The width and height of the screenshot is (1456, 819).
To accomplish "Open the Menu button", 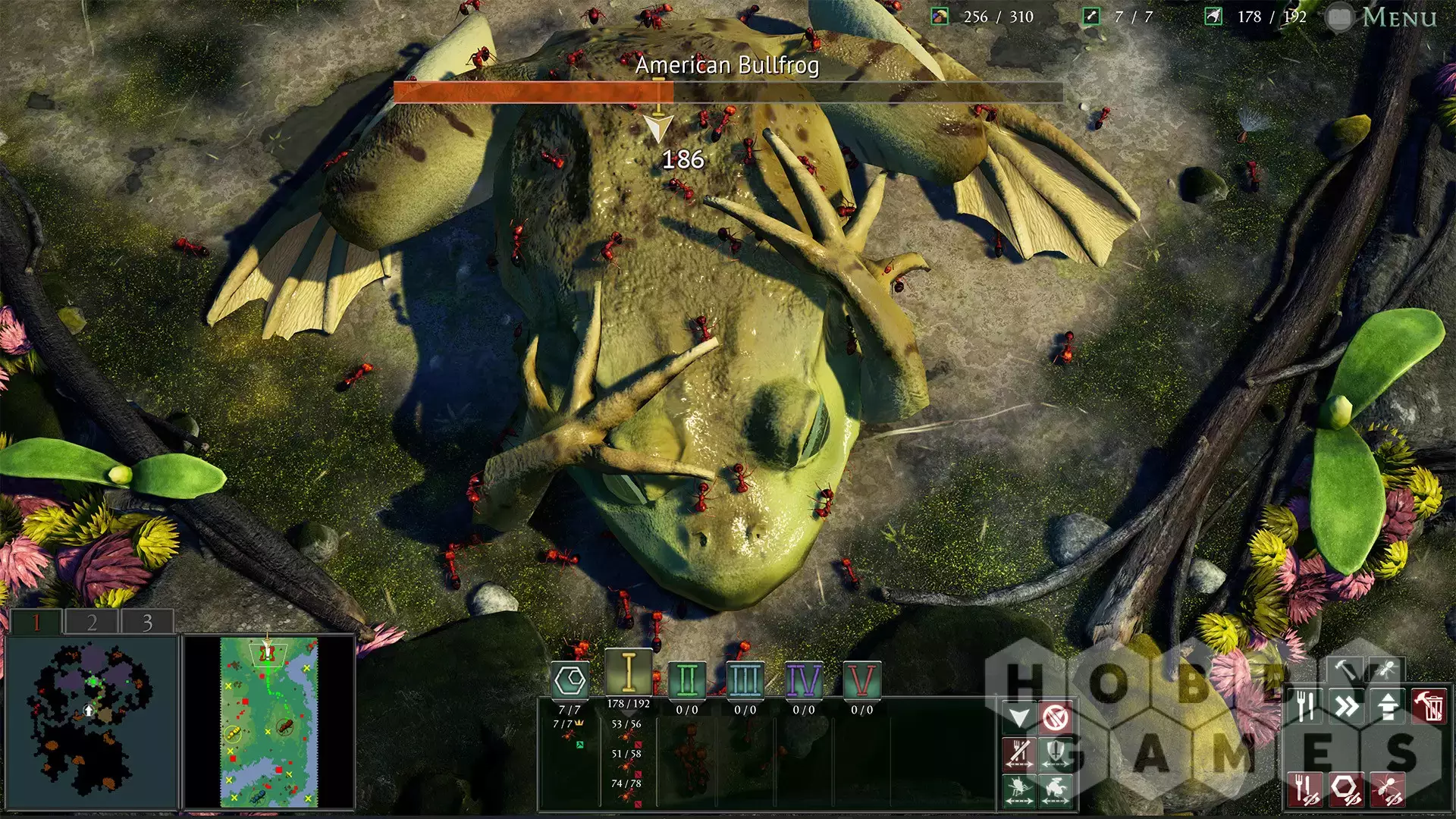I will pyautogui.click(x=1398, y=17).
